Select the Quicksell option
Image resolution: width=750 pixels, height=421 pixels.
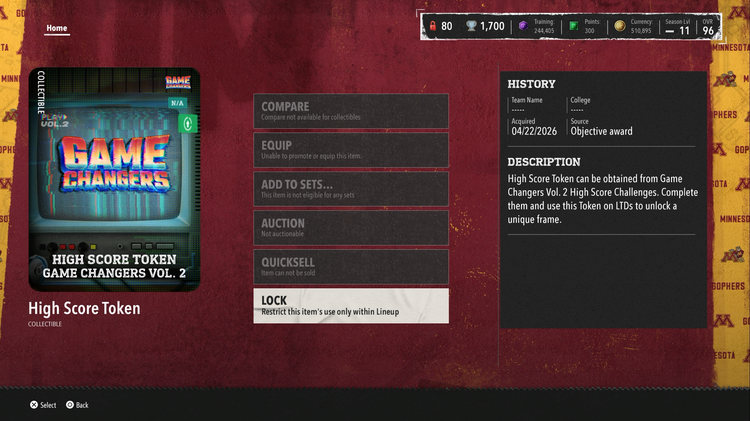tap(350, 267)
